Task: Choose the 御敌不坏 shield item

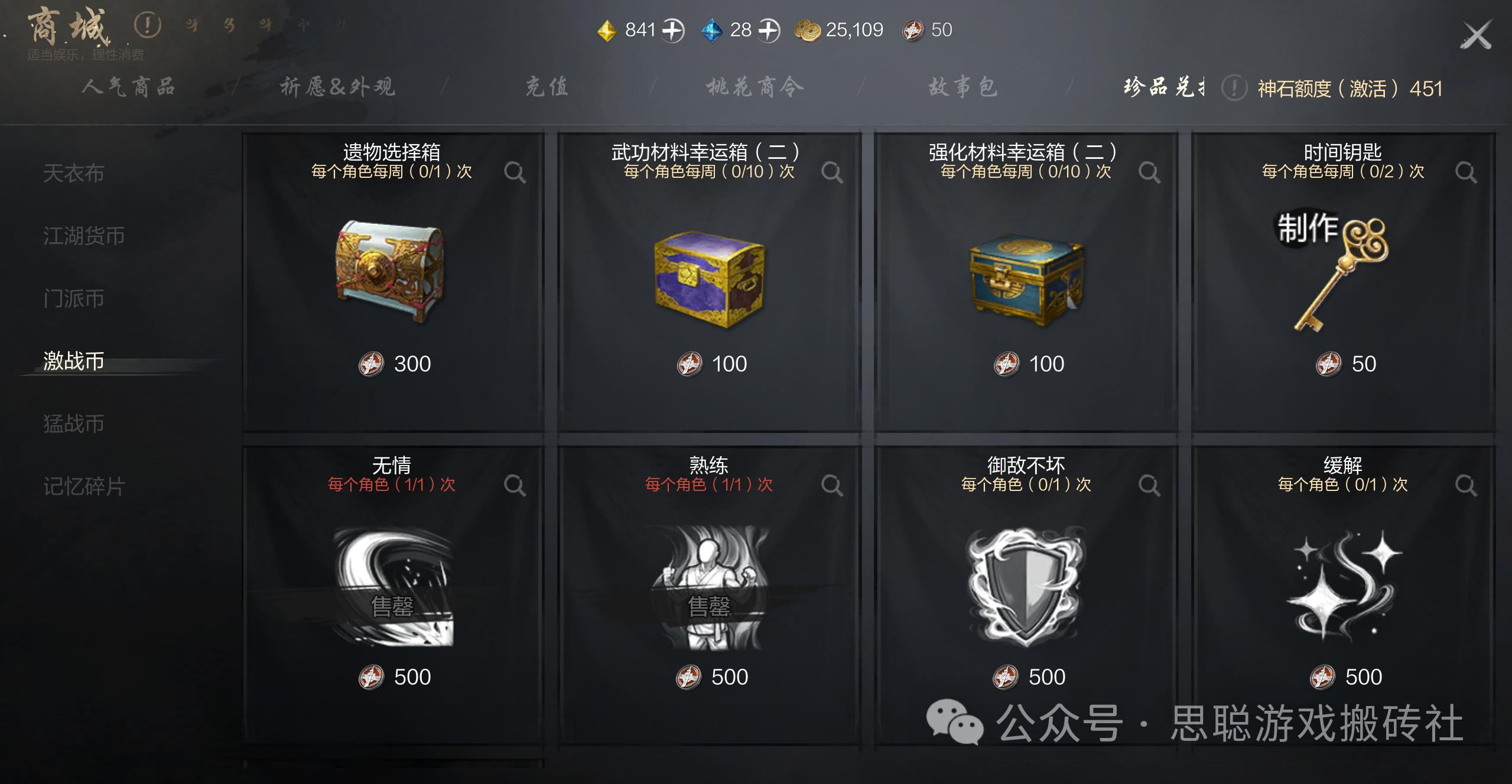Action: tap(1026, 585)
